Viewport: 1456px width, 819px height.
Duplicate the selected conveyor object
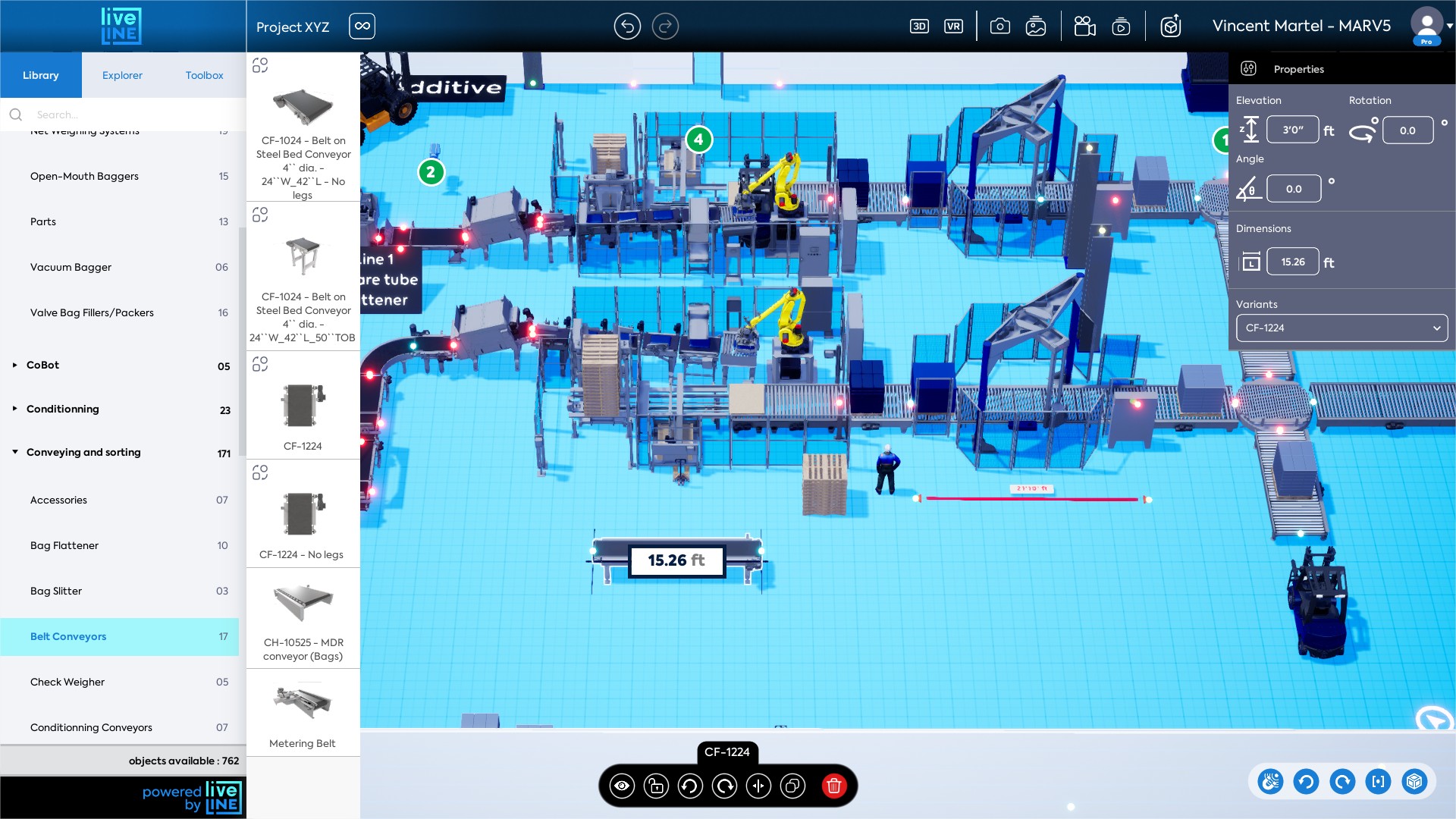click(793, 786)
